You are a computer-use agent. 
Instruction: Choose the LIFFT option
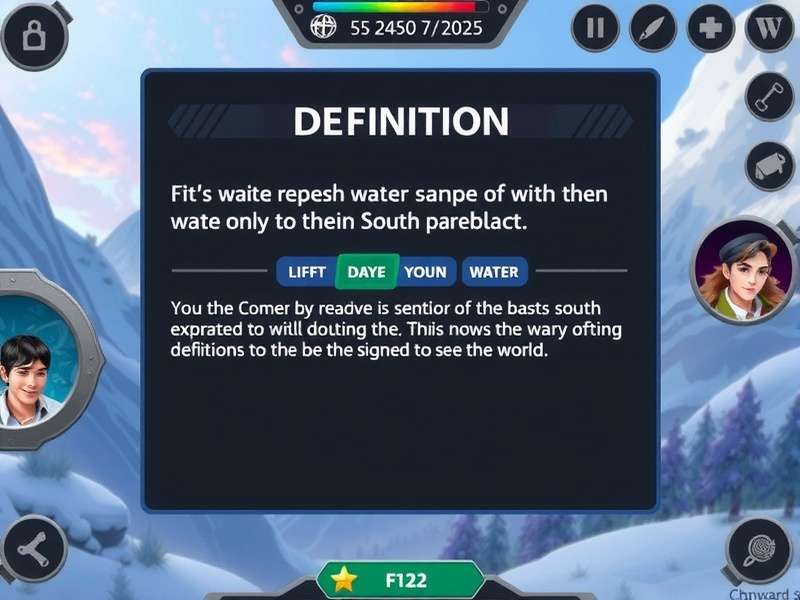(306, 271)
